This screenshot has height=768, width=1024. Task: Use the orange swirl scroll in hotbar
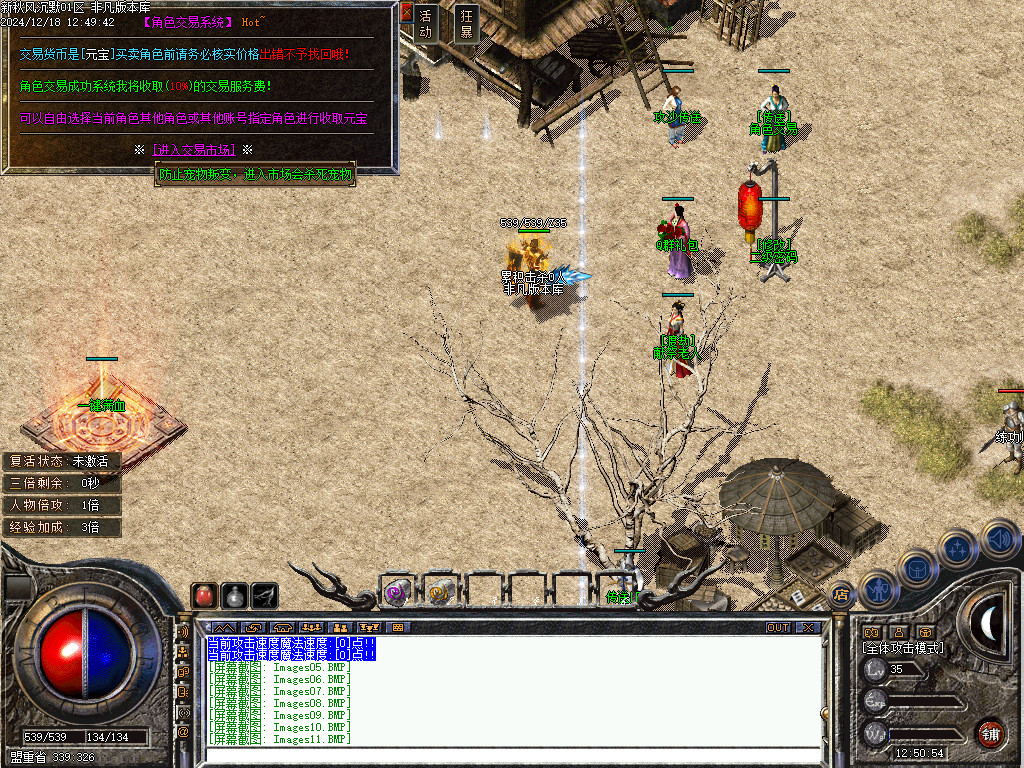pyautogui.click(x=440, y=593)
